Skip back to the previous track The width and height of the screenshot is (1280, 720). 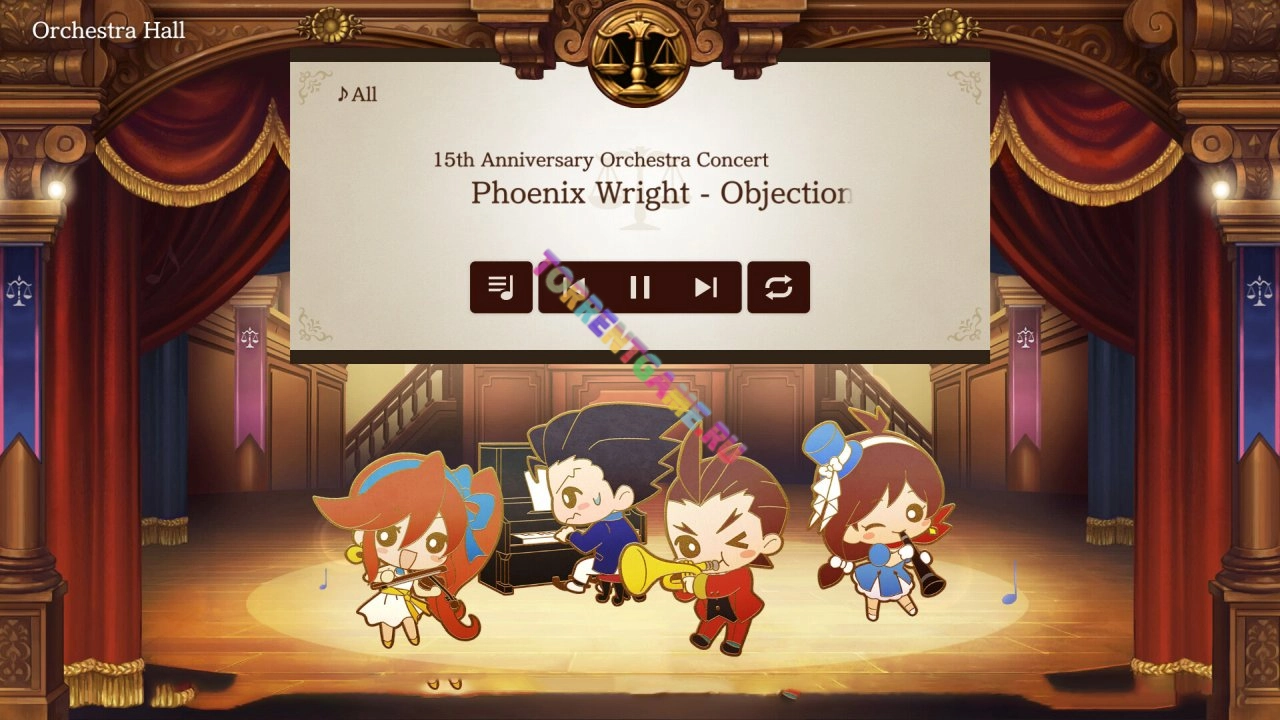(573, 288)
